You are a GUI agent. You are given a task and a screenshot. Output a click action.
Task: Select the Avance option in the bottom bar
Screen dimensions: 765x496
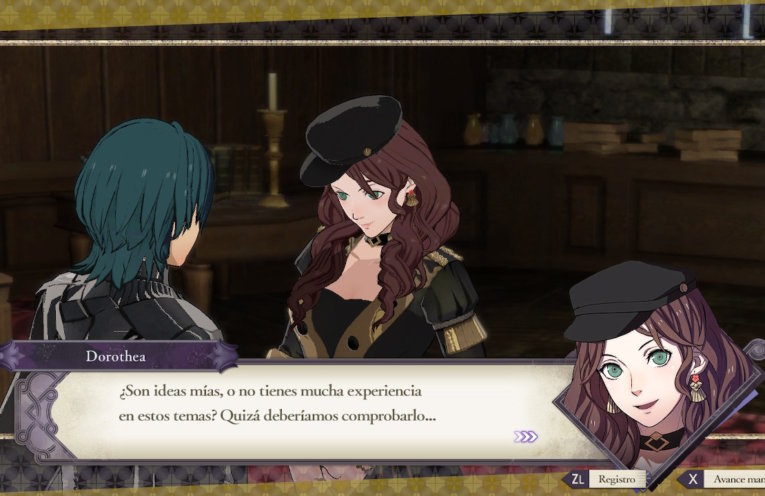click(733, 481)
